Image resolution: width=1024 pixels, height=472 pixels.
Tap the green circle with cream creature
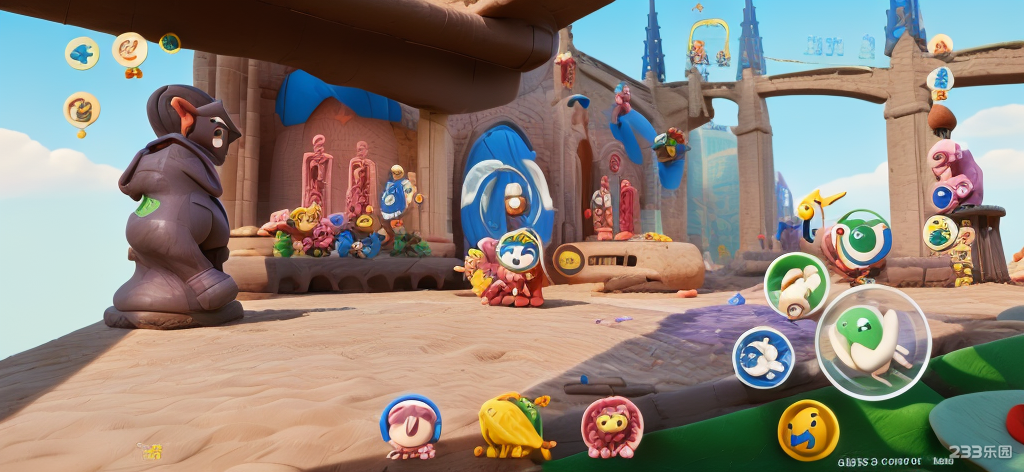[796, 285]
